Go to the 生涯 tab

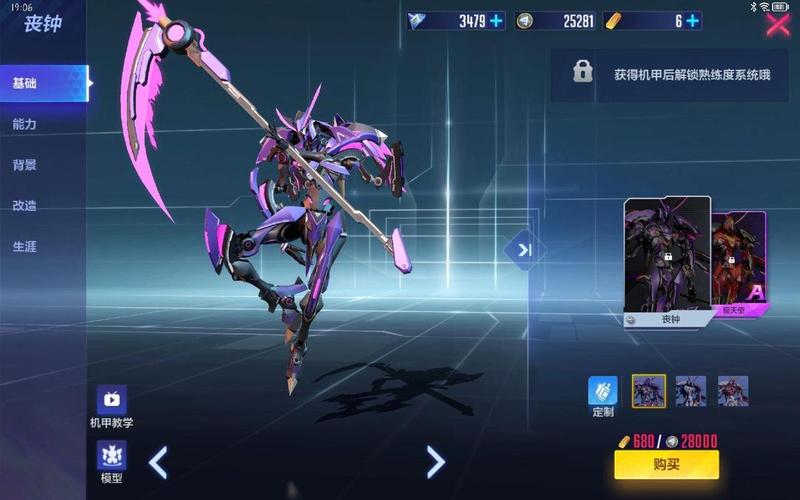pos(26,246)
